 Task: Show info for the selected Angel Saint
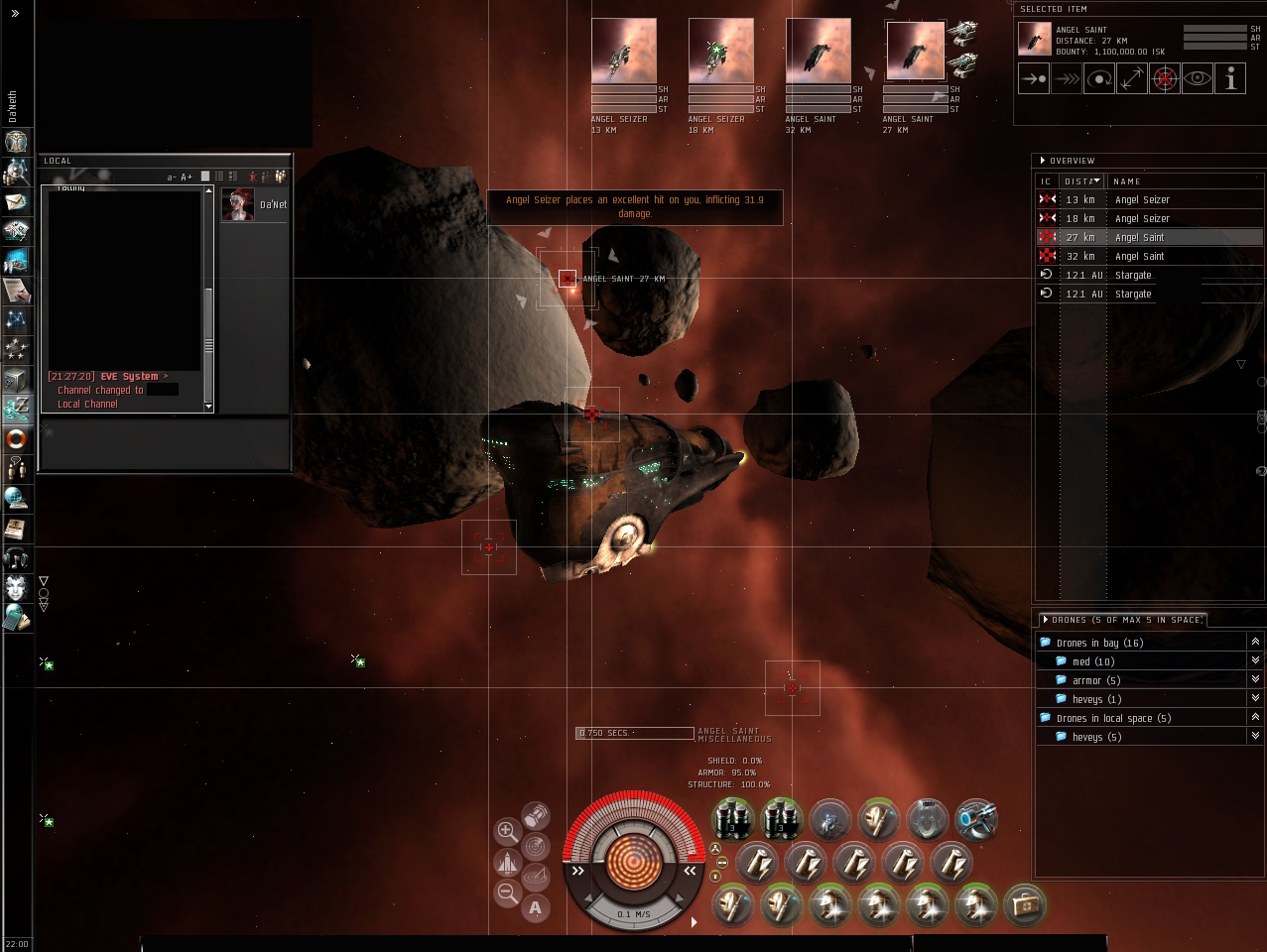point(1230,79)
